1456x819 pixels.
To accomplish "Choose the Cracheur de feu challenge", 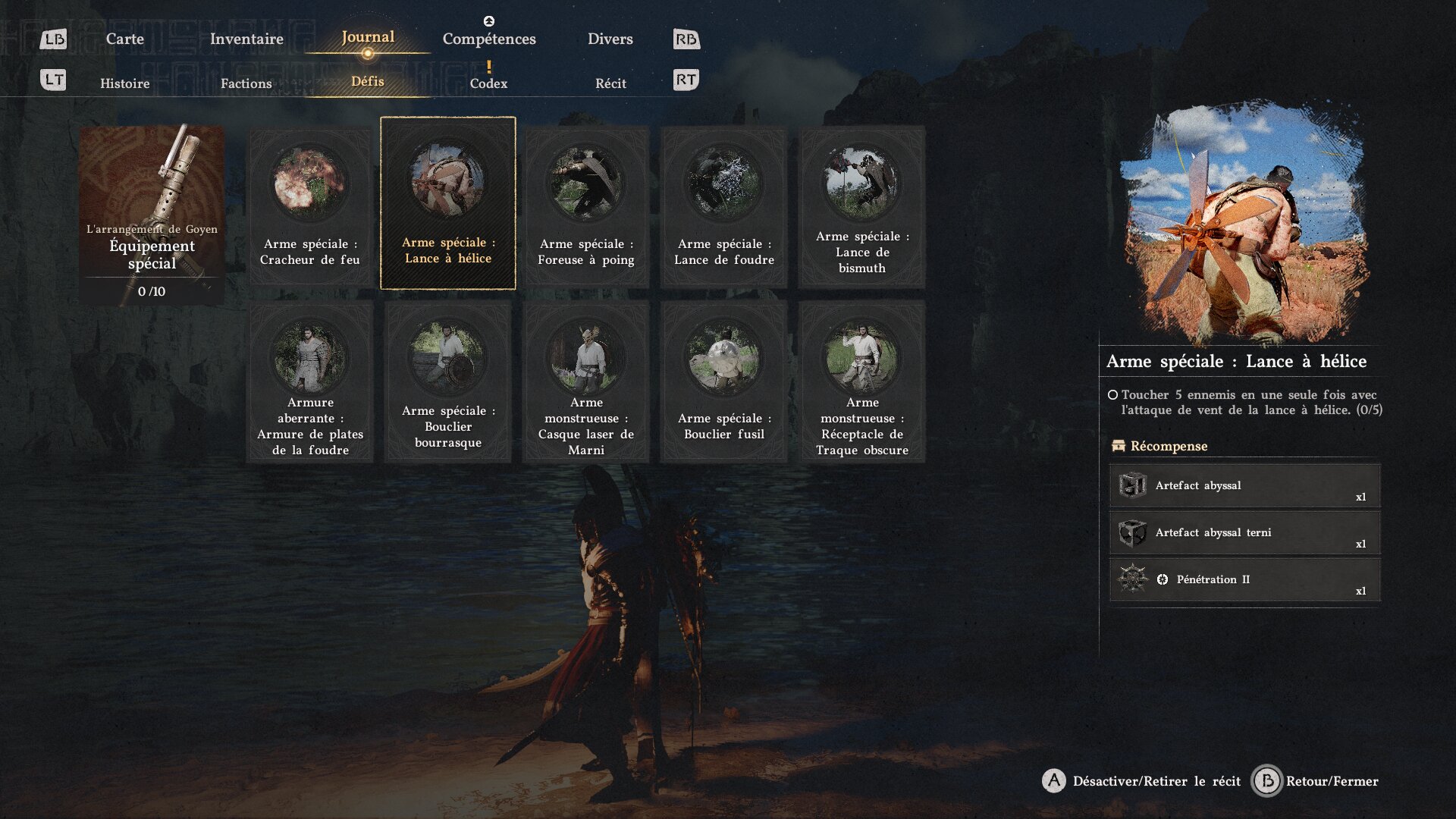I will 310,206.
